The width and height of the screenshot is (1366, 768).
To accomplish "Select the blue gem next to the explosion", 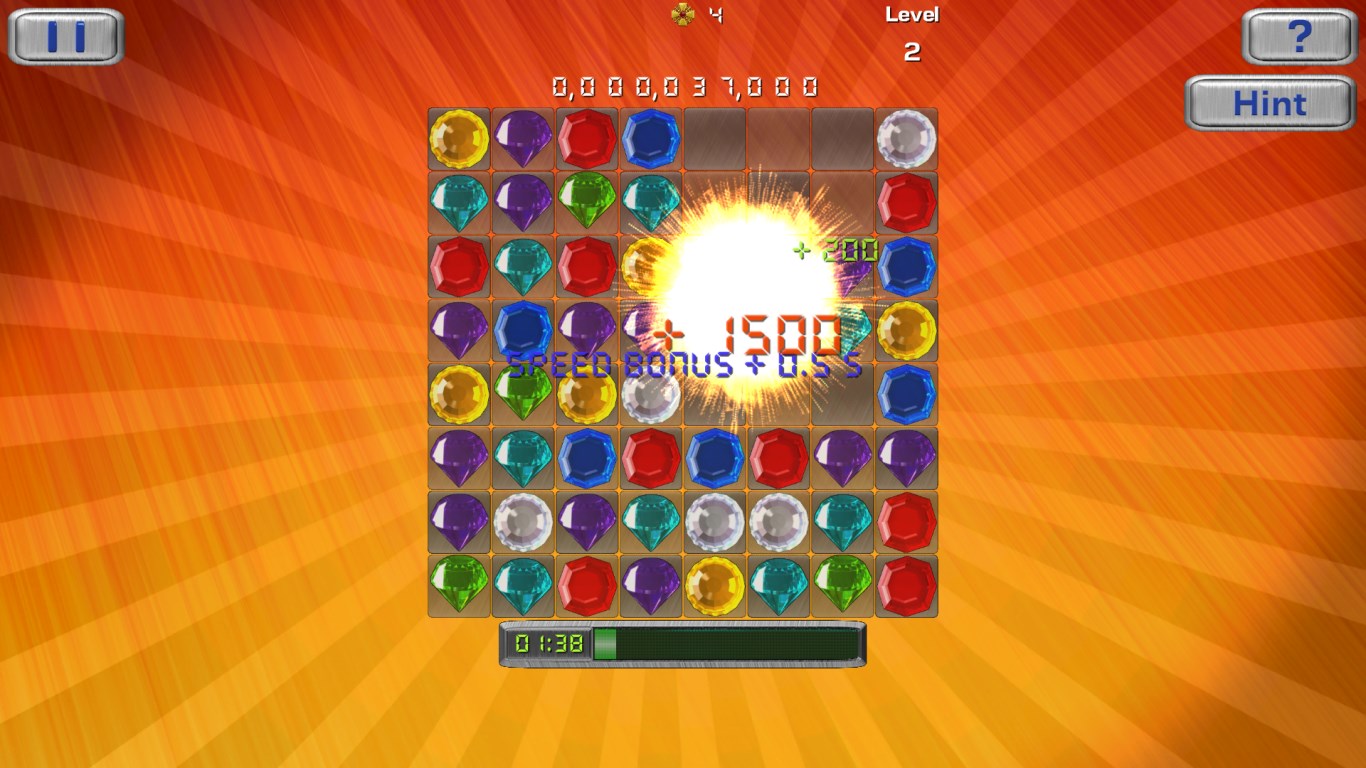I will click(907, 266).
